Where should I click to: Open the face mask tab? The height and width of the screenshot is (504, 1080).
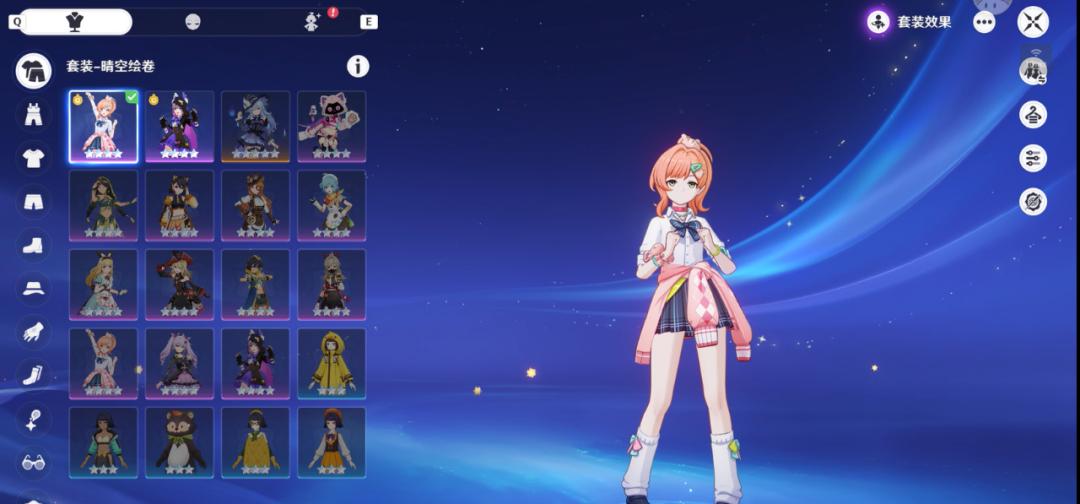pos(193,22)
